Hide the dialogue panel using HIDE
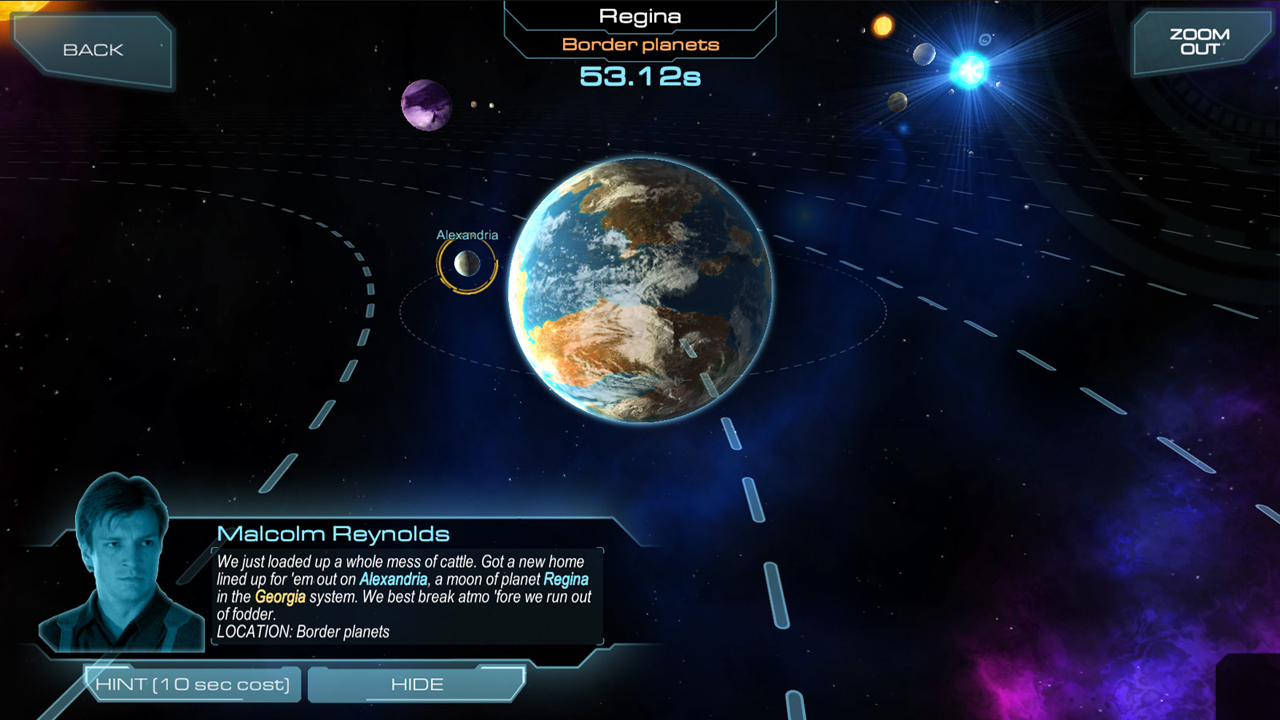 pos(416,684)
